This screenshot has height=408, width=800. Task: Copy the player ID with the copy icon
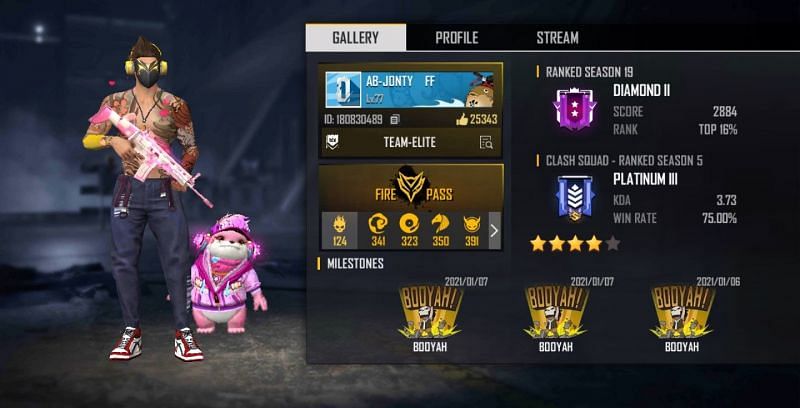pos(397,120)
